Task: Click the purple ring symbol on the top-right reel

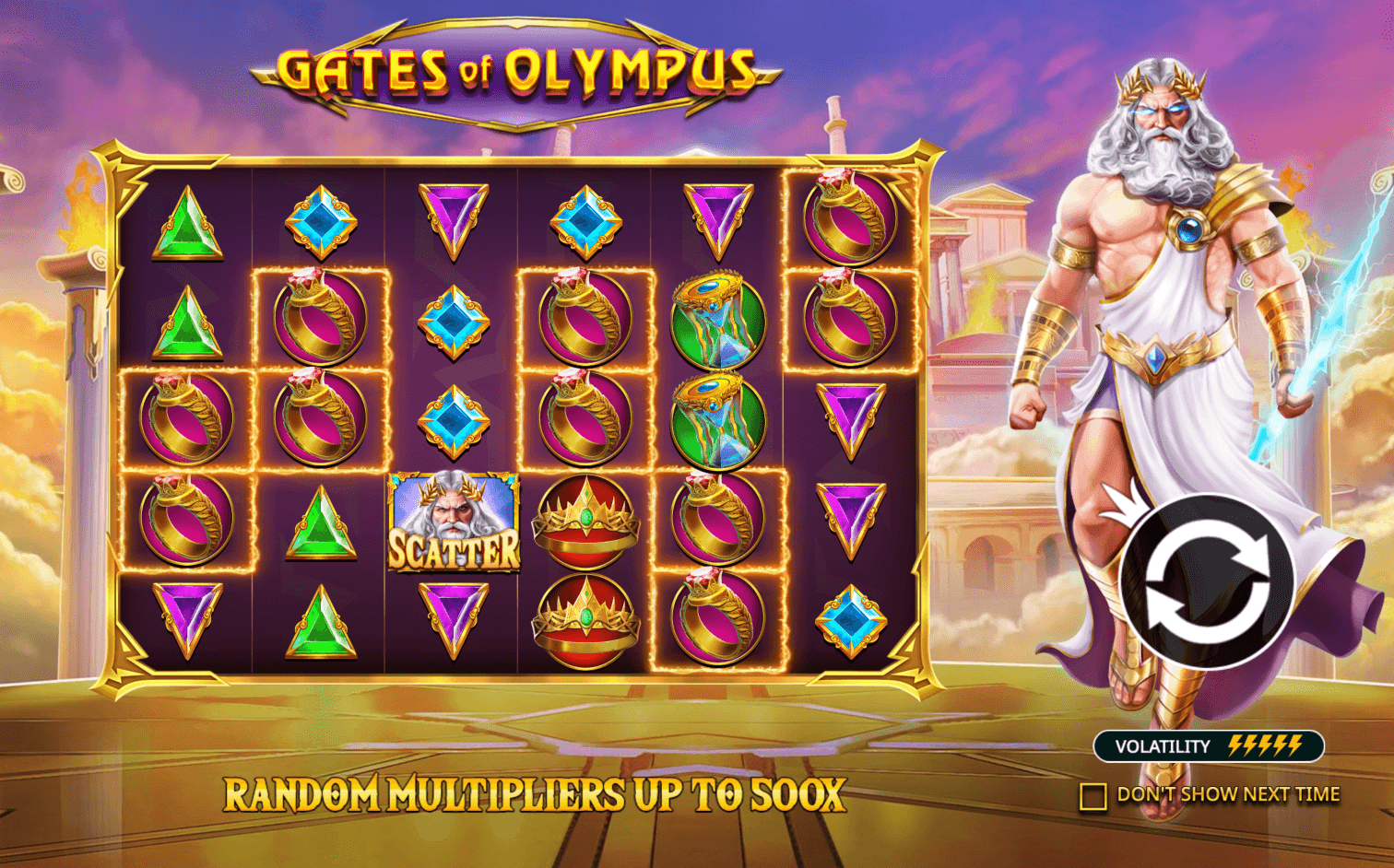Action: 844,221
